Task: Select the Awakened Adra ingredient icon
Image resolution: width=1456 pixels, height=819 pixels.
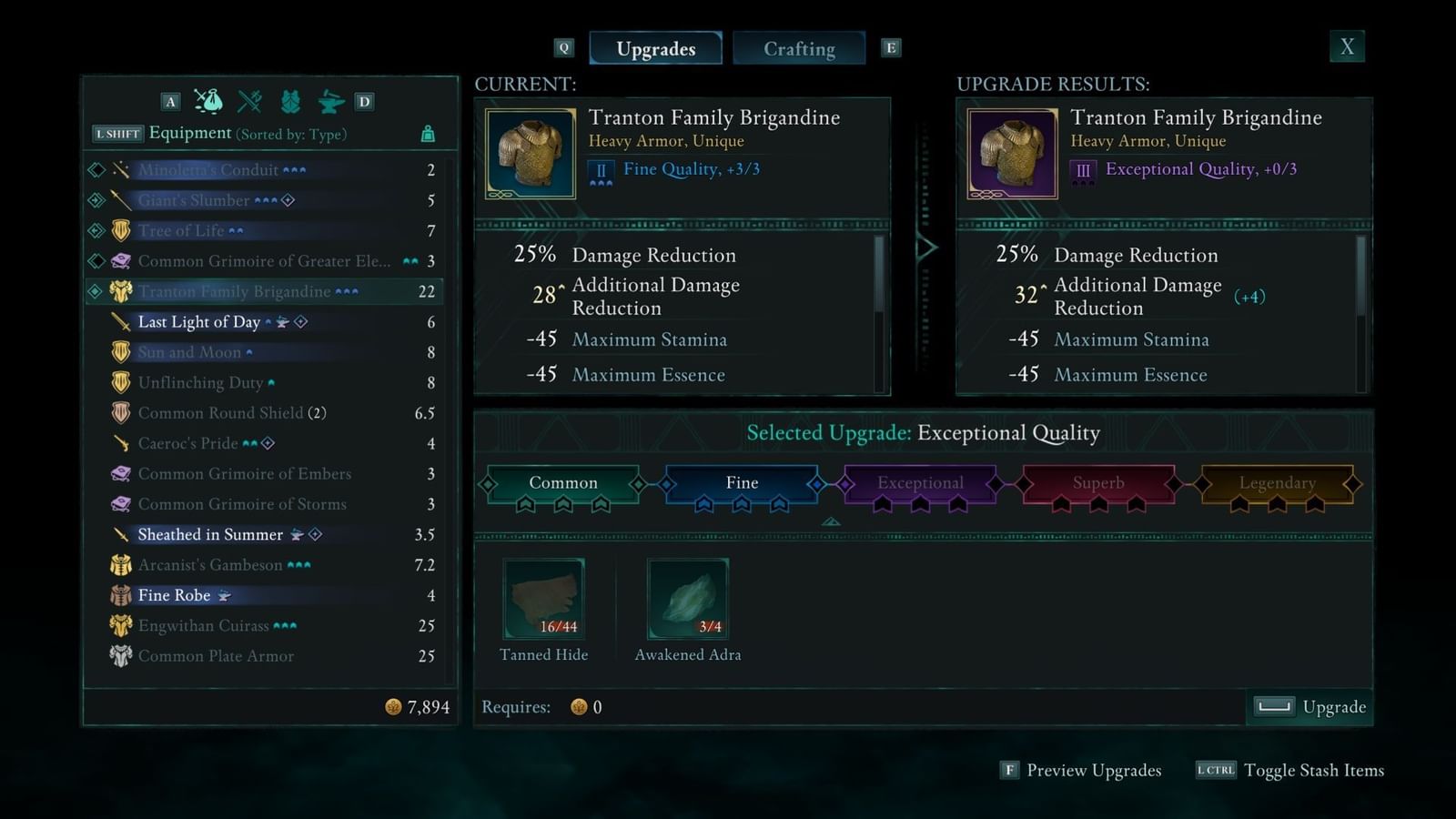Action: 688,598
